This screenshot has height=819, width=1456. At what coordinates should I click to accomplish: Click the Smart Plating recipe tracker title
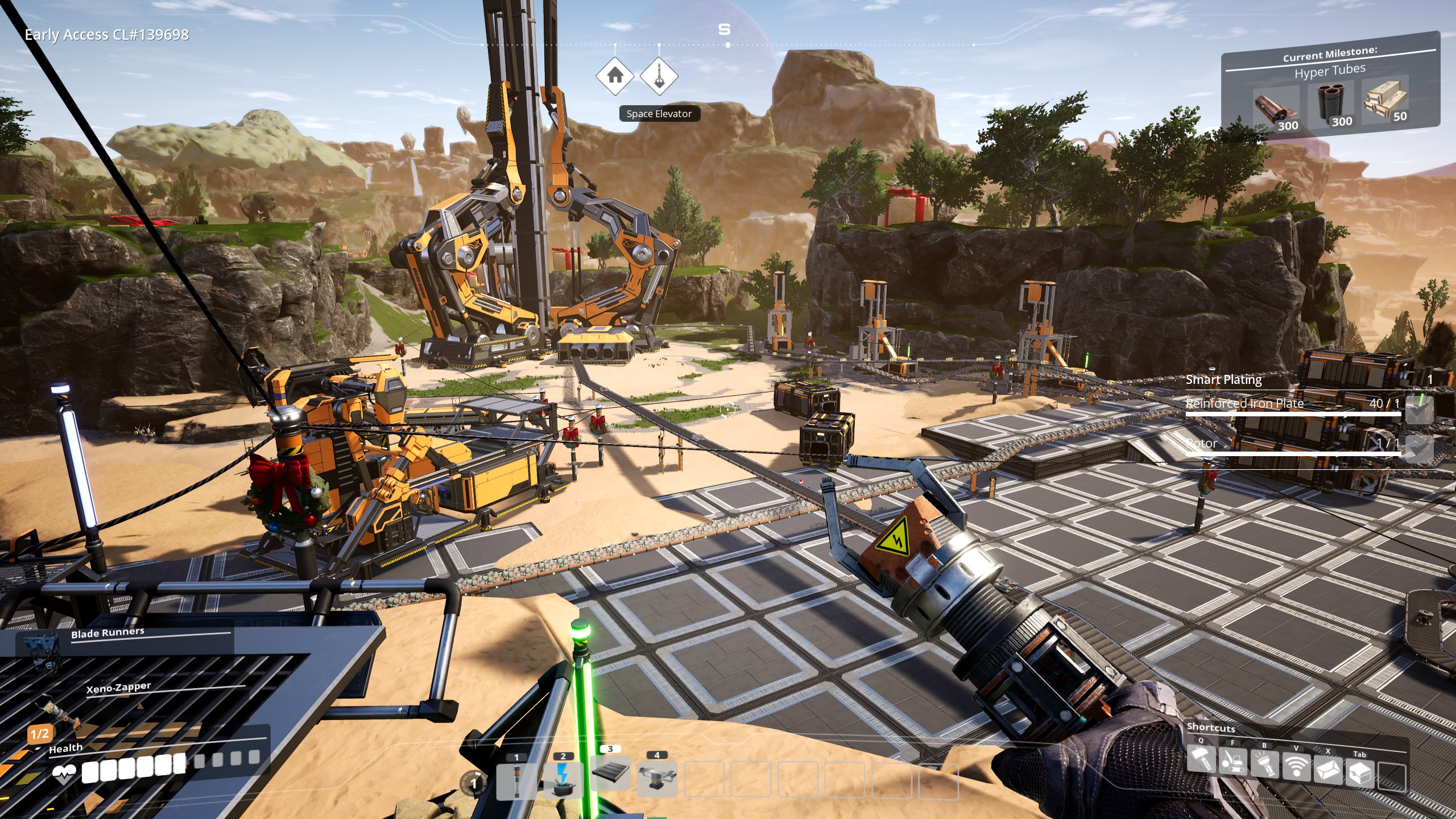1223,379
